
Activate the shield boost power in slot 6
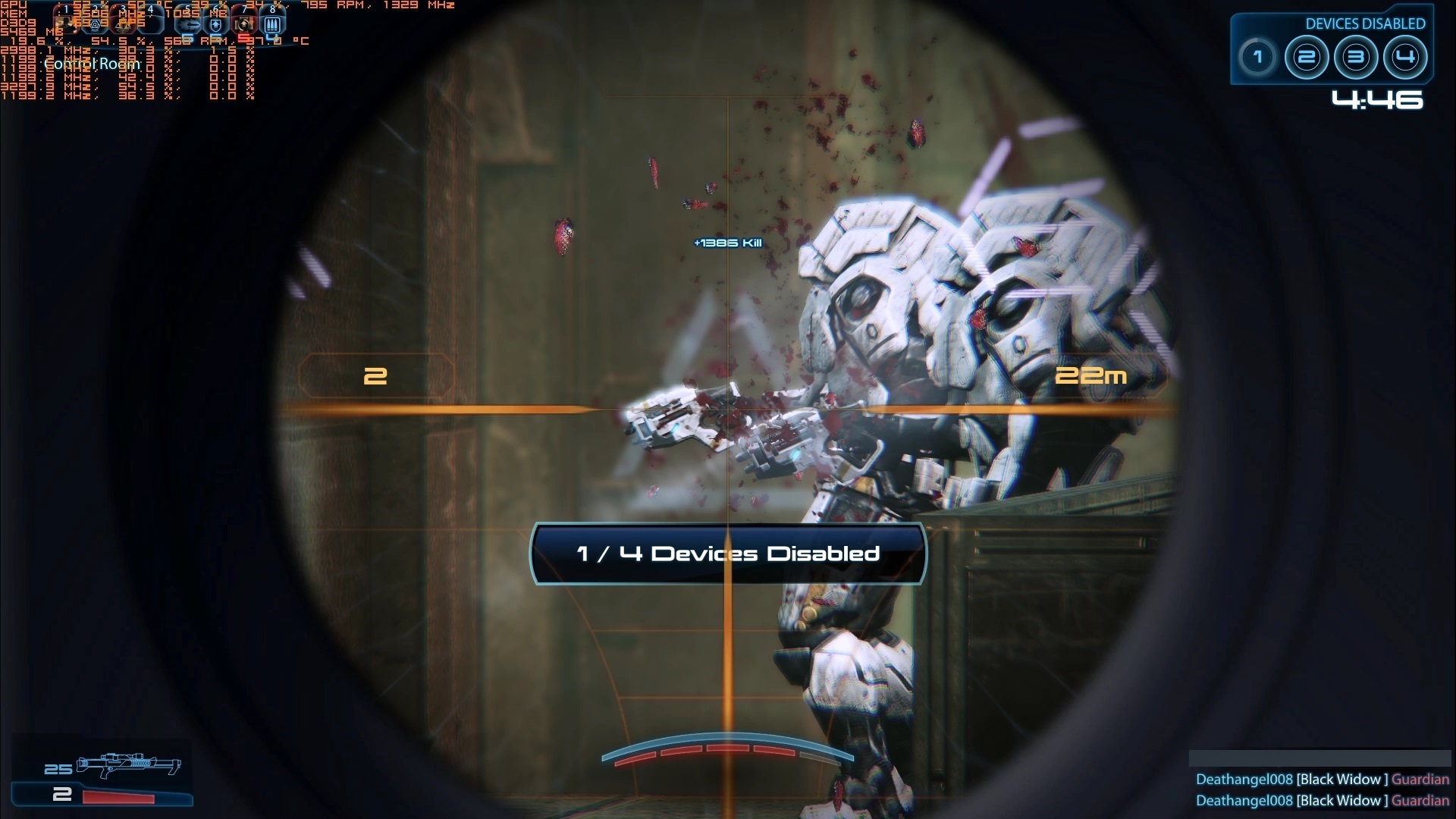coord(216,24)
